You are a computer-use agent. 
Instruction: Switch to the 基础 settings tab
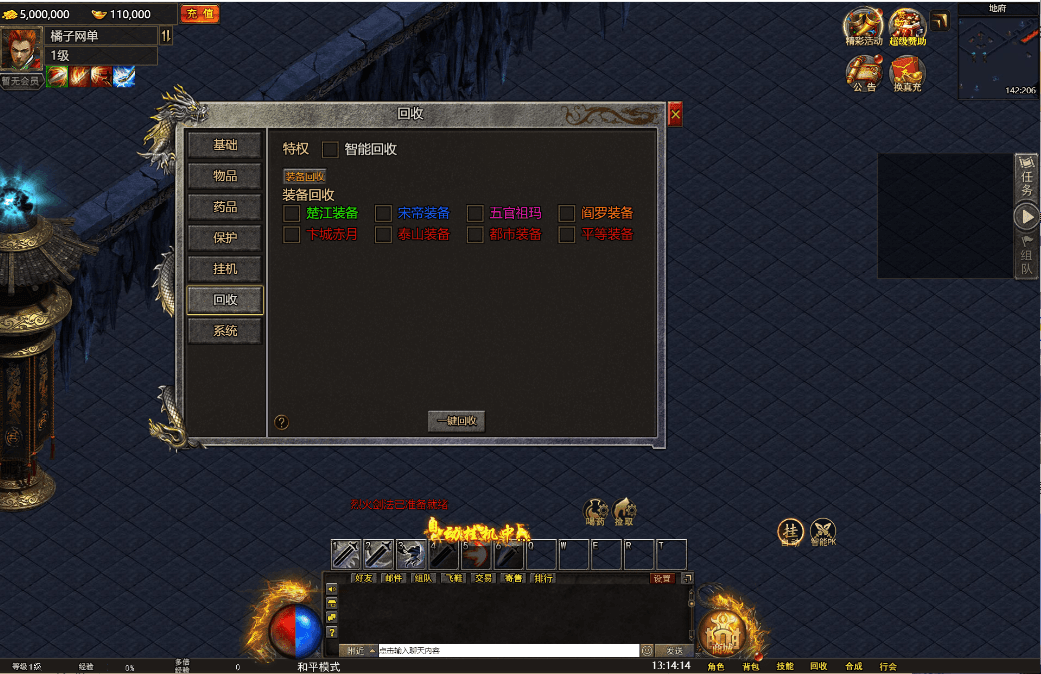[225, 145]
